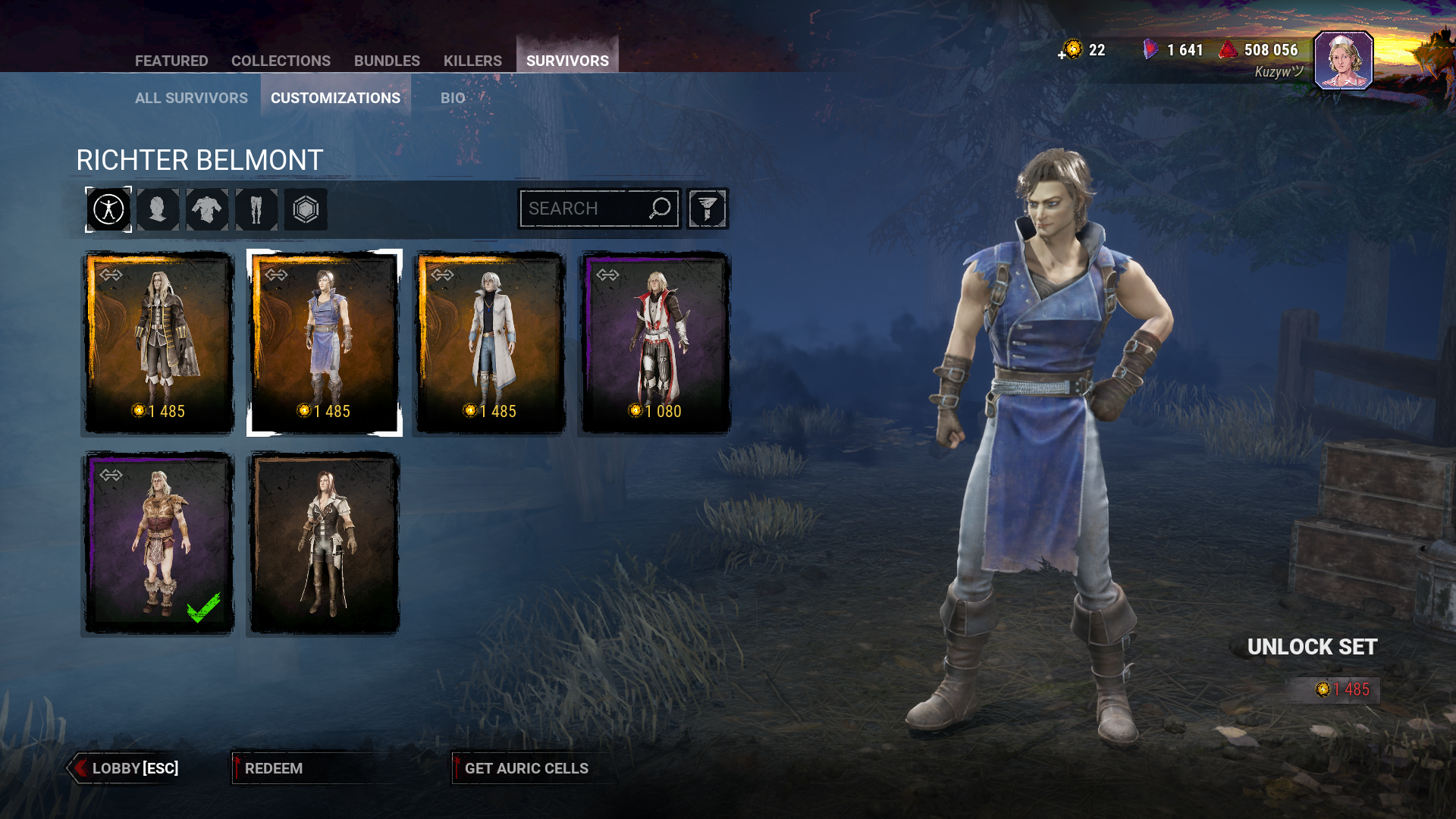Screen dimensions: 1456x819
Task: Click the Search input box
Action: coord(584,209)
